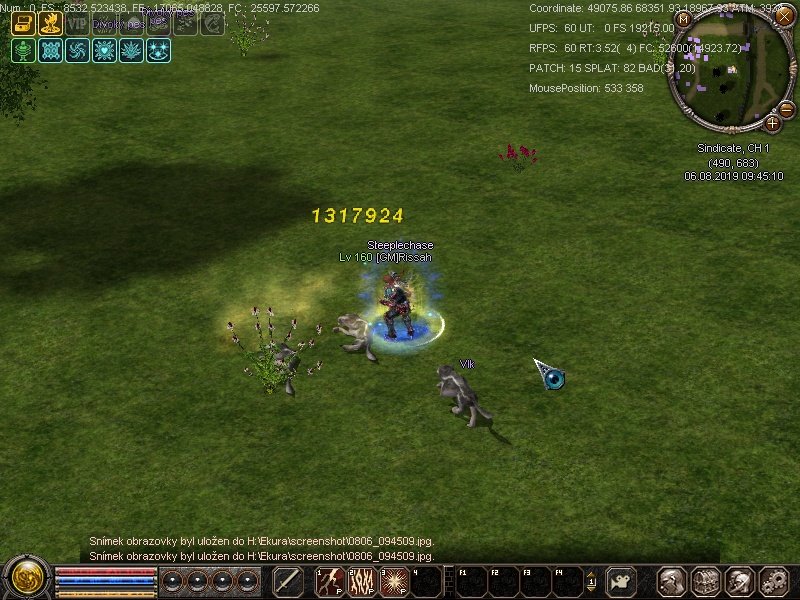Zoom the minimap with the plus button
The width and height of the screenshot is (800, 600).
pos(773,124)
